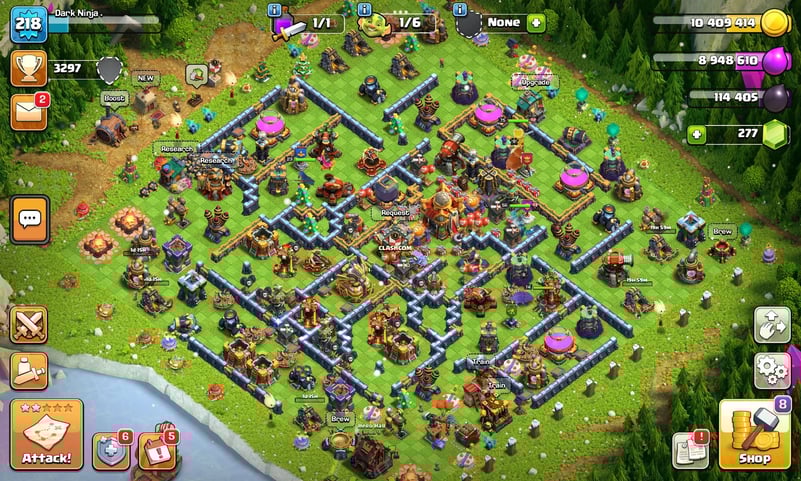Image resolution: width=801 pixels, height=481 pixels.
Task: Open the Shop
Action: click(x=755, y=434)
